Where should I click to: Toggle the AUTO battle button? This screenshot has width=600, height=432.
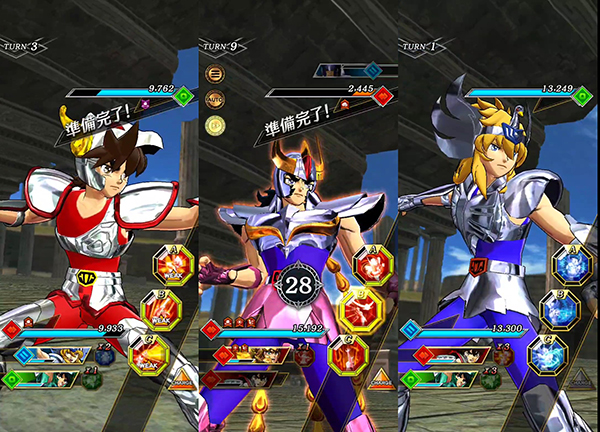pyautogui.click(x=214, y=100)
